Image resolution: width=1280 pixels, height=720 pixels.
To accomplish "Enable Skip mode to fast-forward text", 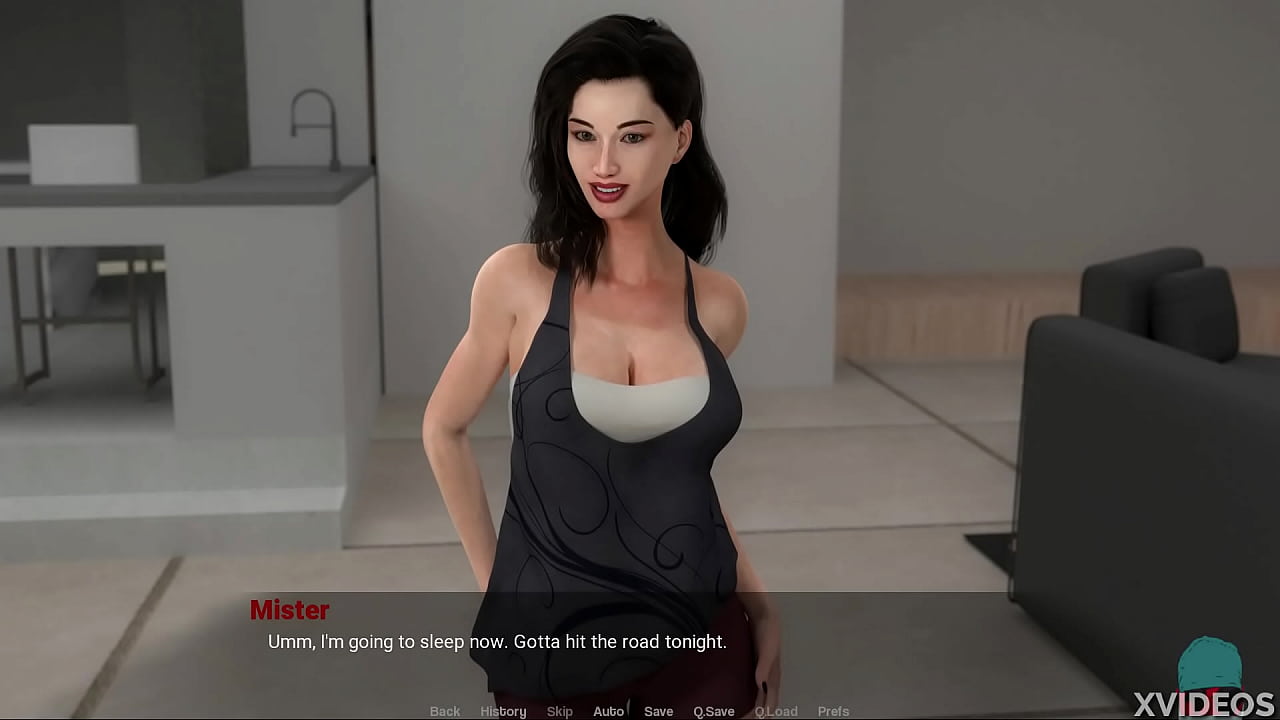I will [x=560, y=711].
